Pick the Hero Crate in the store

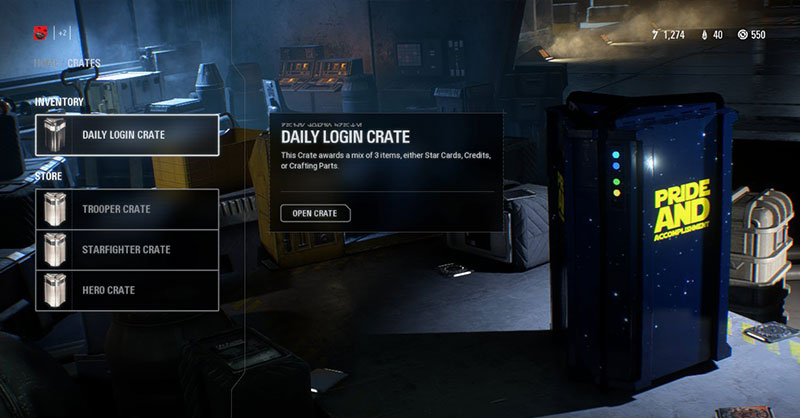point(127,290)
